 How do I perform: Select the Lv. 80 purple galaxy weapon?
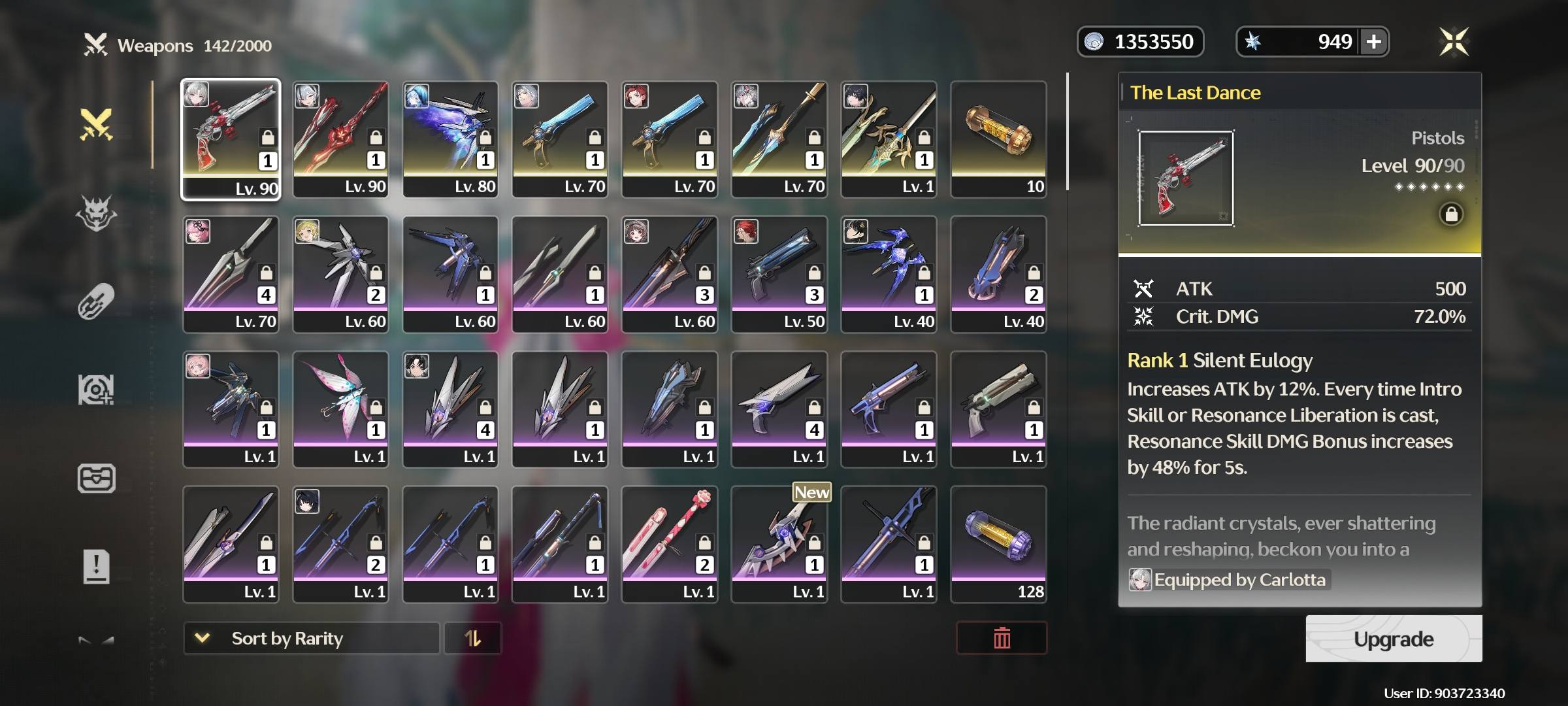pos(450,139)
